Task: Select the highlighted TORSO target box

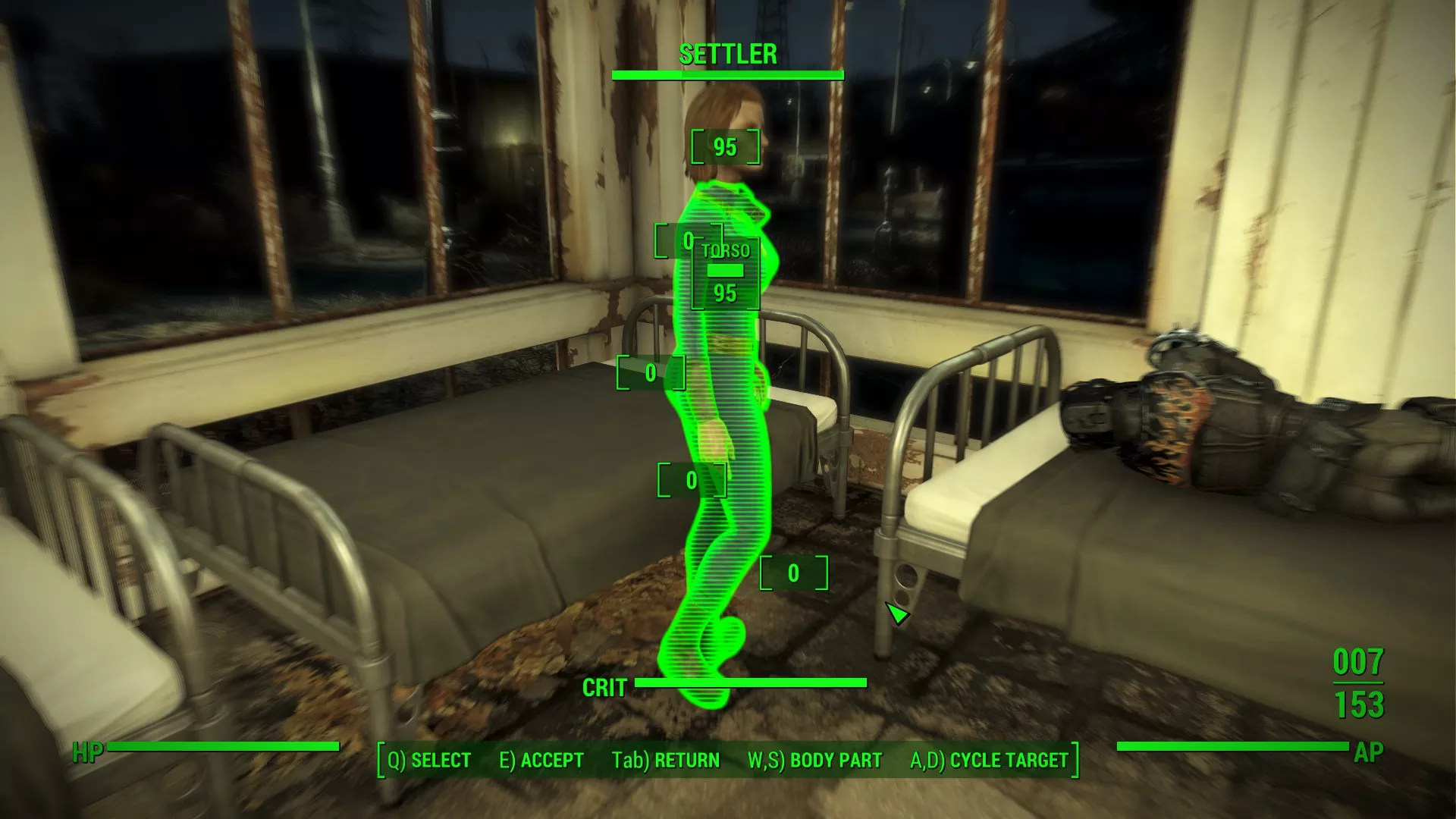Action: click(726, 275)
